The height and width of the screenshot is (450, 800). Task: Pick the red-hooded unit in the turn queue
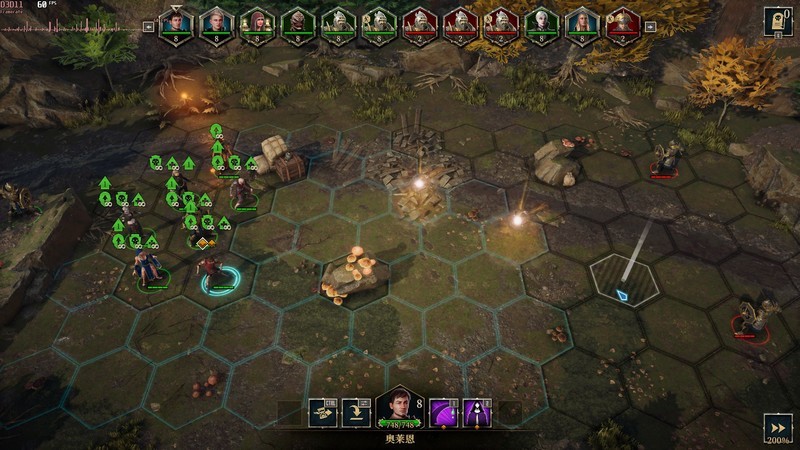click(x=256, y=25)
